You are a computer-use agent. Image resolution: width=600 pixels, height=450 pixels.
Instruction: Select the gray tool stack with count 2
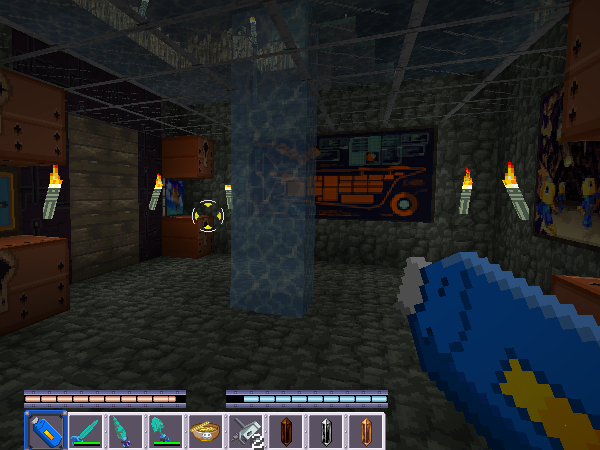pos(245,431)
